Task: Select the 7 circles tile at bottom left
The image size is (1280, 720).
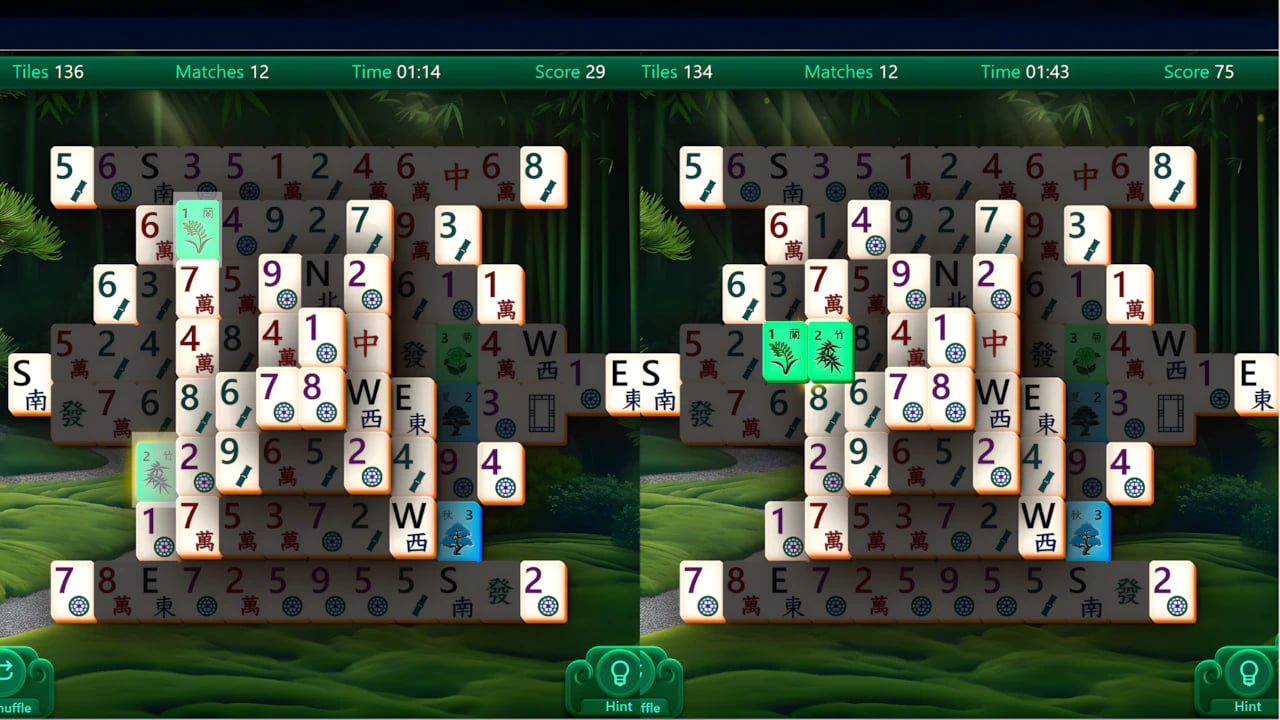Action: (73, 588)
